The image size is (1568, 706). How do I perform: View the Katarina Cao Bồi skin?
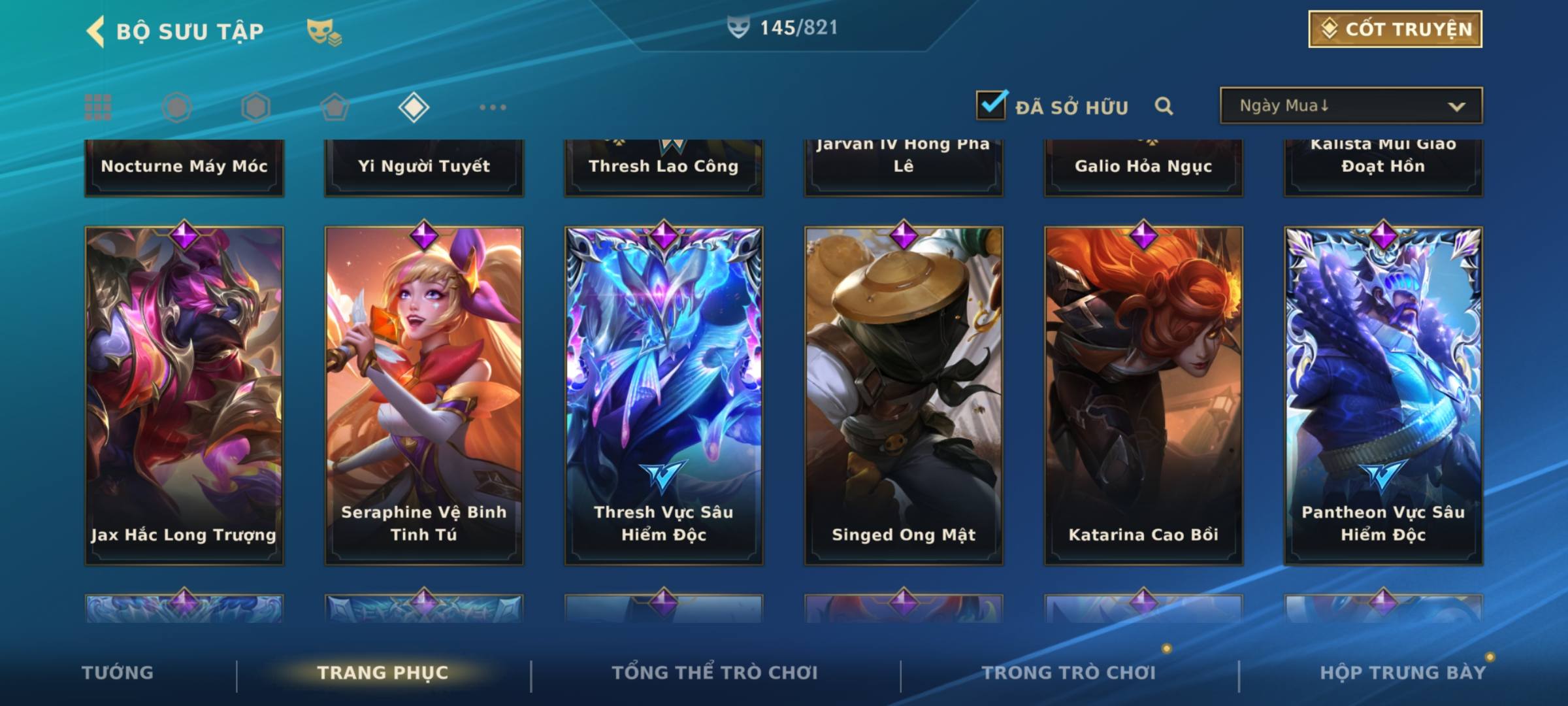point(1143,395)
